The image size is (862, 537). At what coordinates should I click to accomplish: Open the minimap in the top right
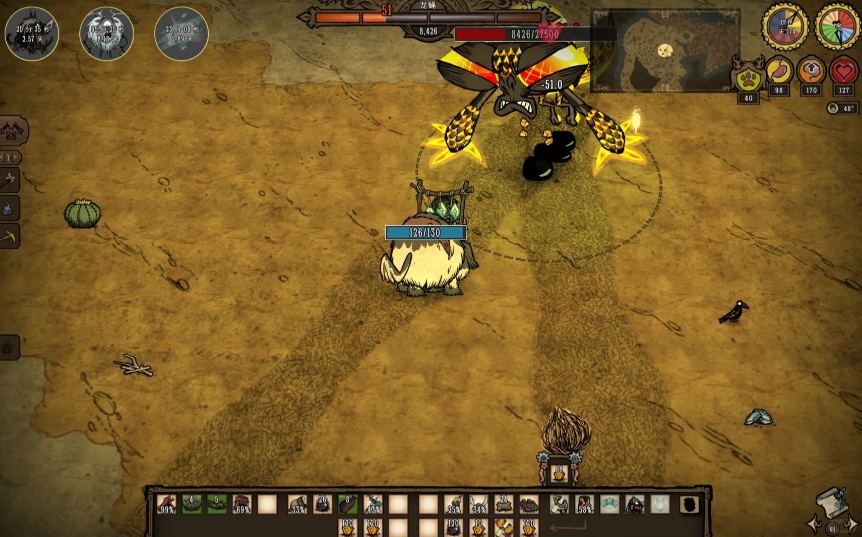point(665,50)
